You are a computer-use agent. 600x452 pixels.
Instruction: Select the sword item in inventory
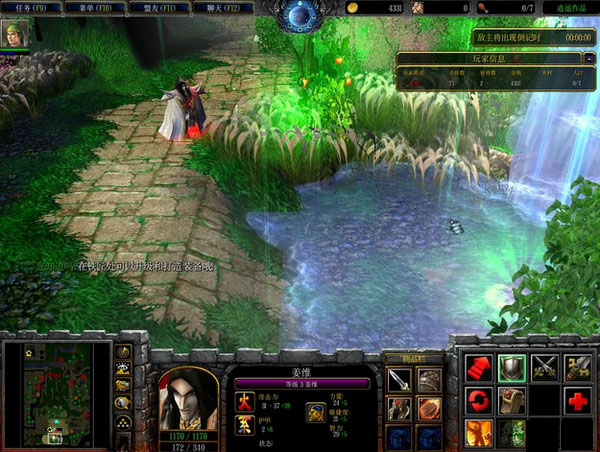(x=399, y=380)
